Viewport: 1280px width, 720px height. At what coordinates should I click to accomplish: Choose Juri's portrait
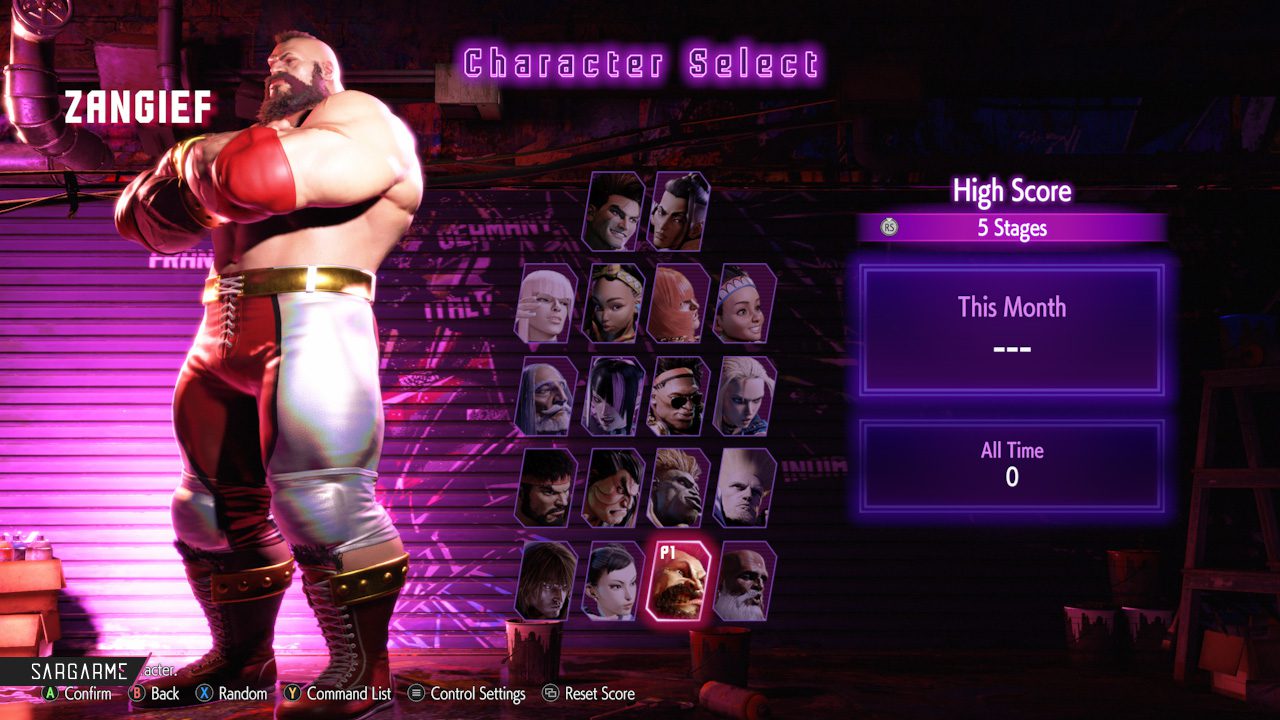(x=613, y=396)
